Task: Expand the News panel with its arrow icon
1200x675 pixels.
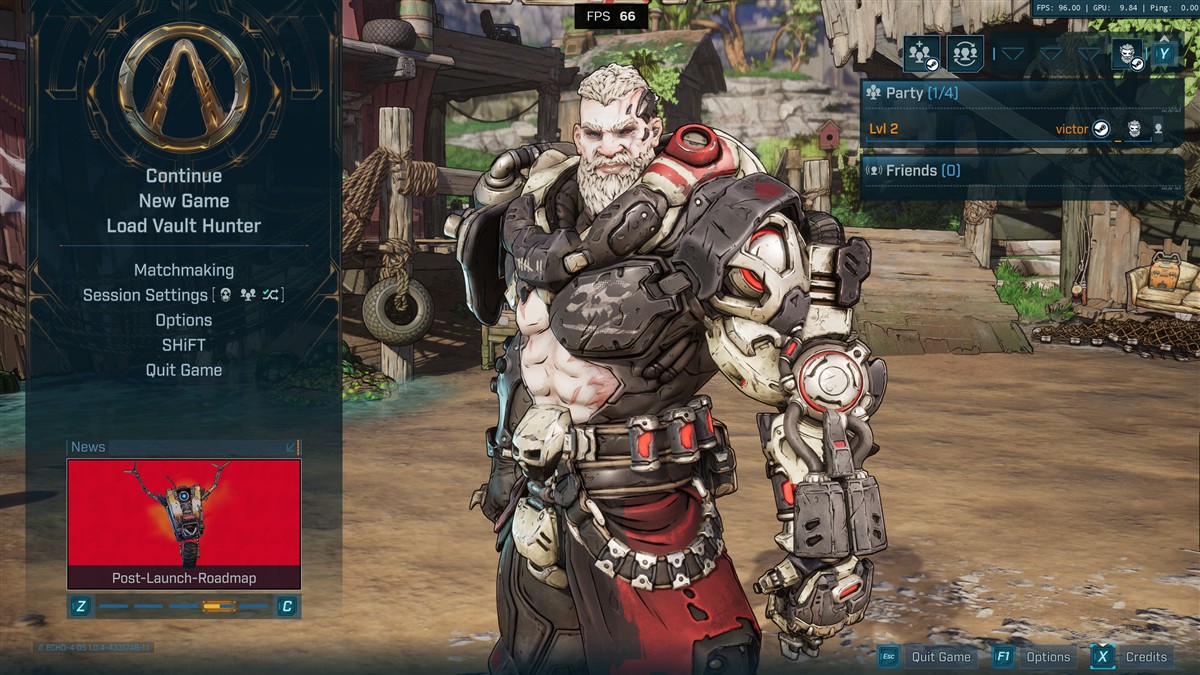Action: click(x=291, y=447)
